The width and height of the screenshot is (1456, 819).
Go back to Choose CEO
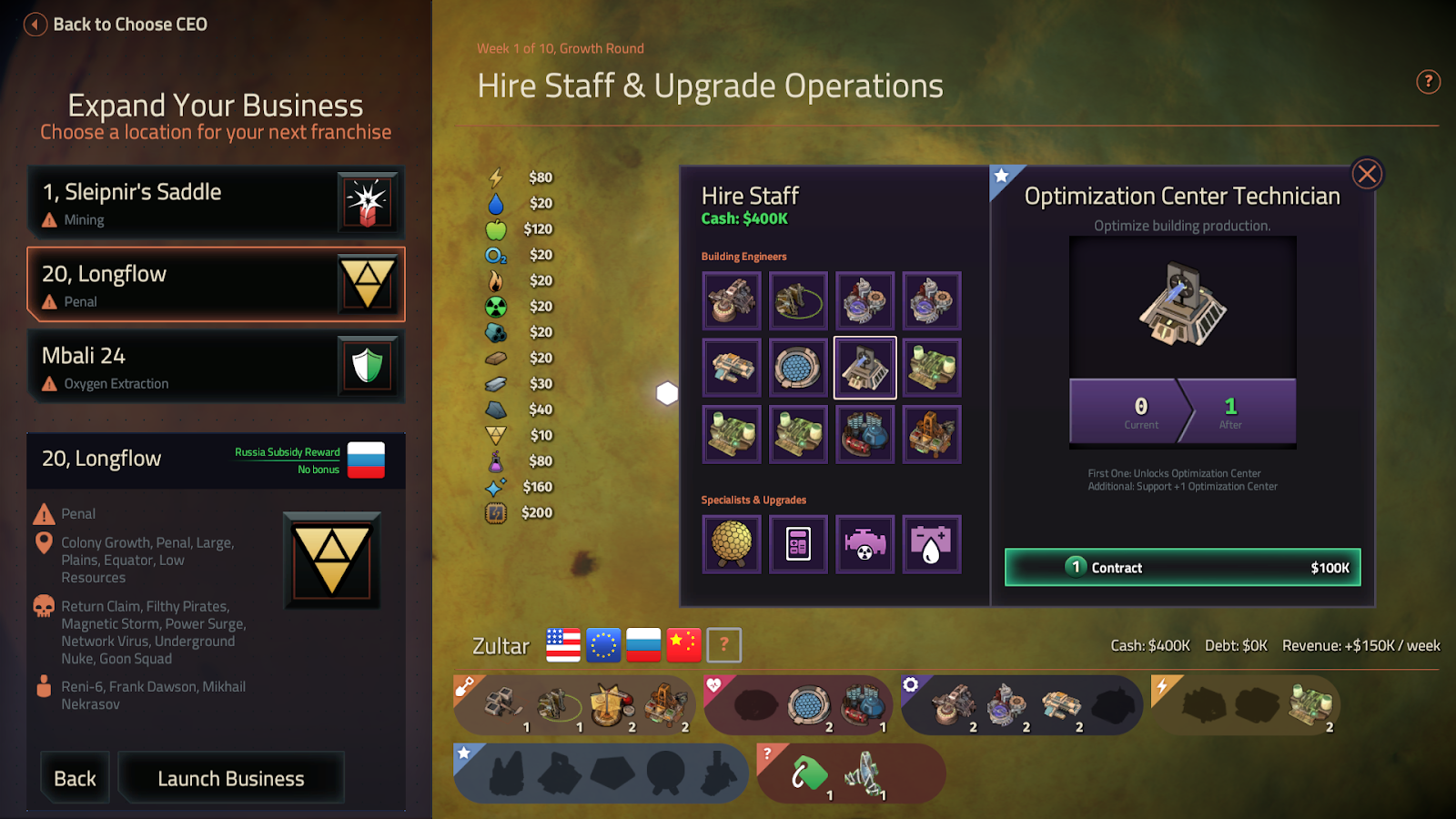point(116,25)
